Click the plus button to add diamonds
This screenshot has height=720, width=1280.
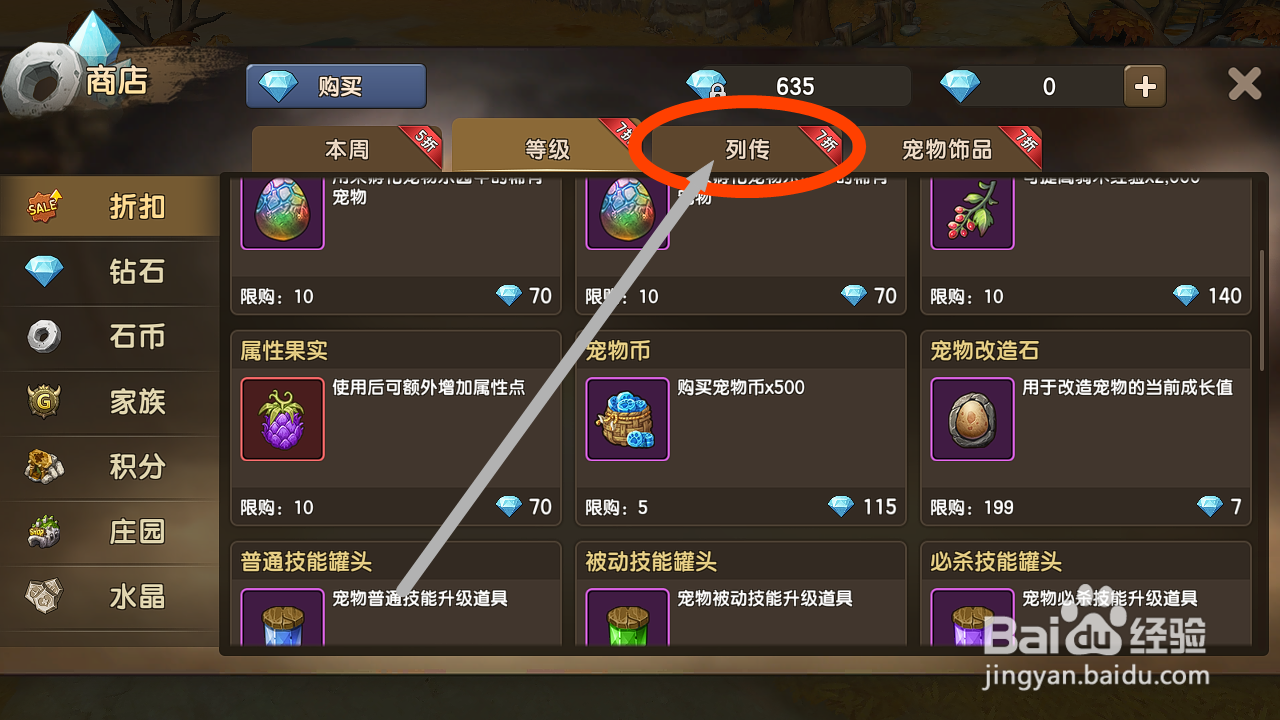coord(1144,86)
